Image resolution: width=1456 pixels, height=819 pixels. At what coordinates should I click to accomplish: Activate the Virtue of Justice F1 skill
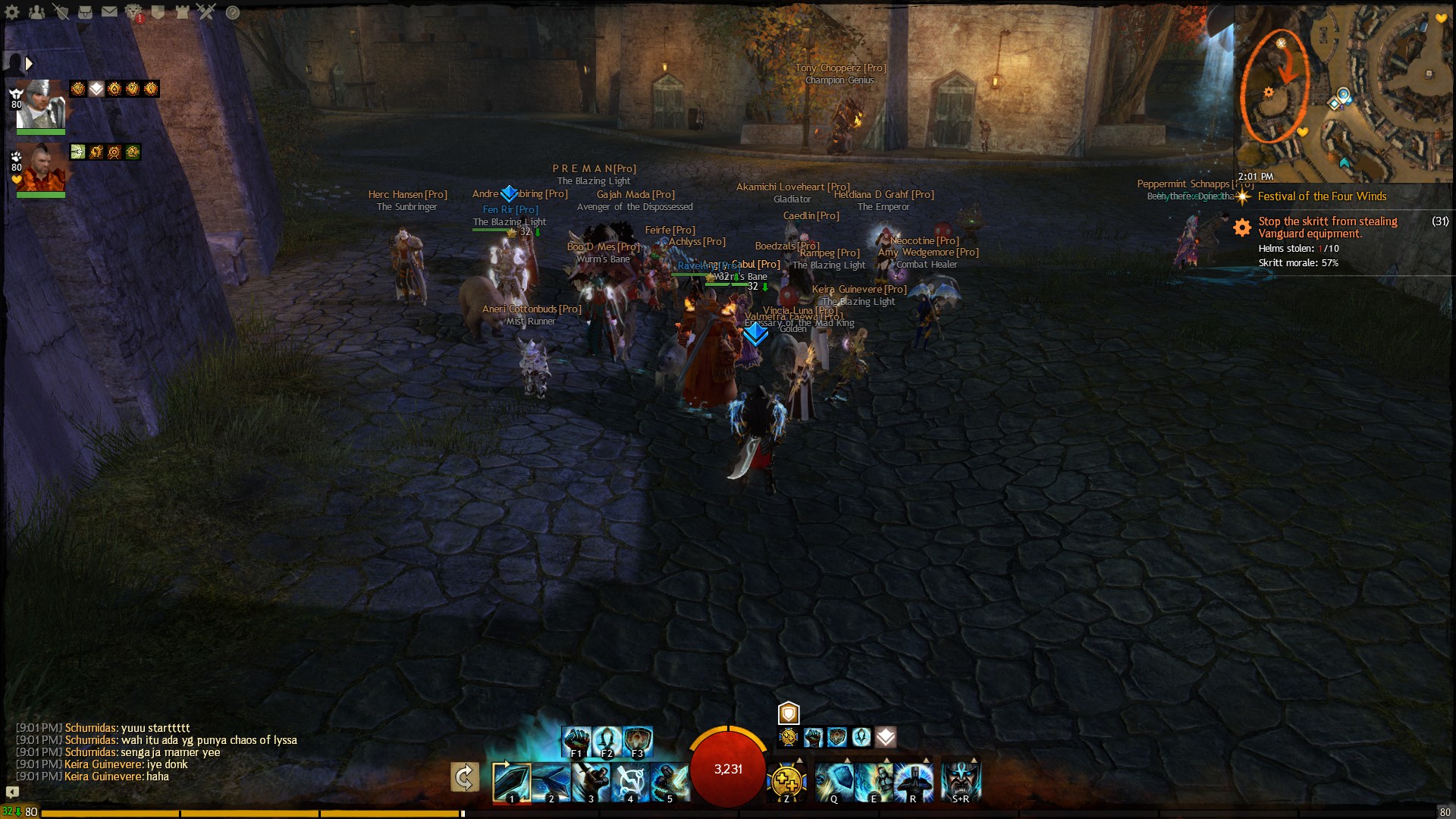pos(576,739)
